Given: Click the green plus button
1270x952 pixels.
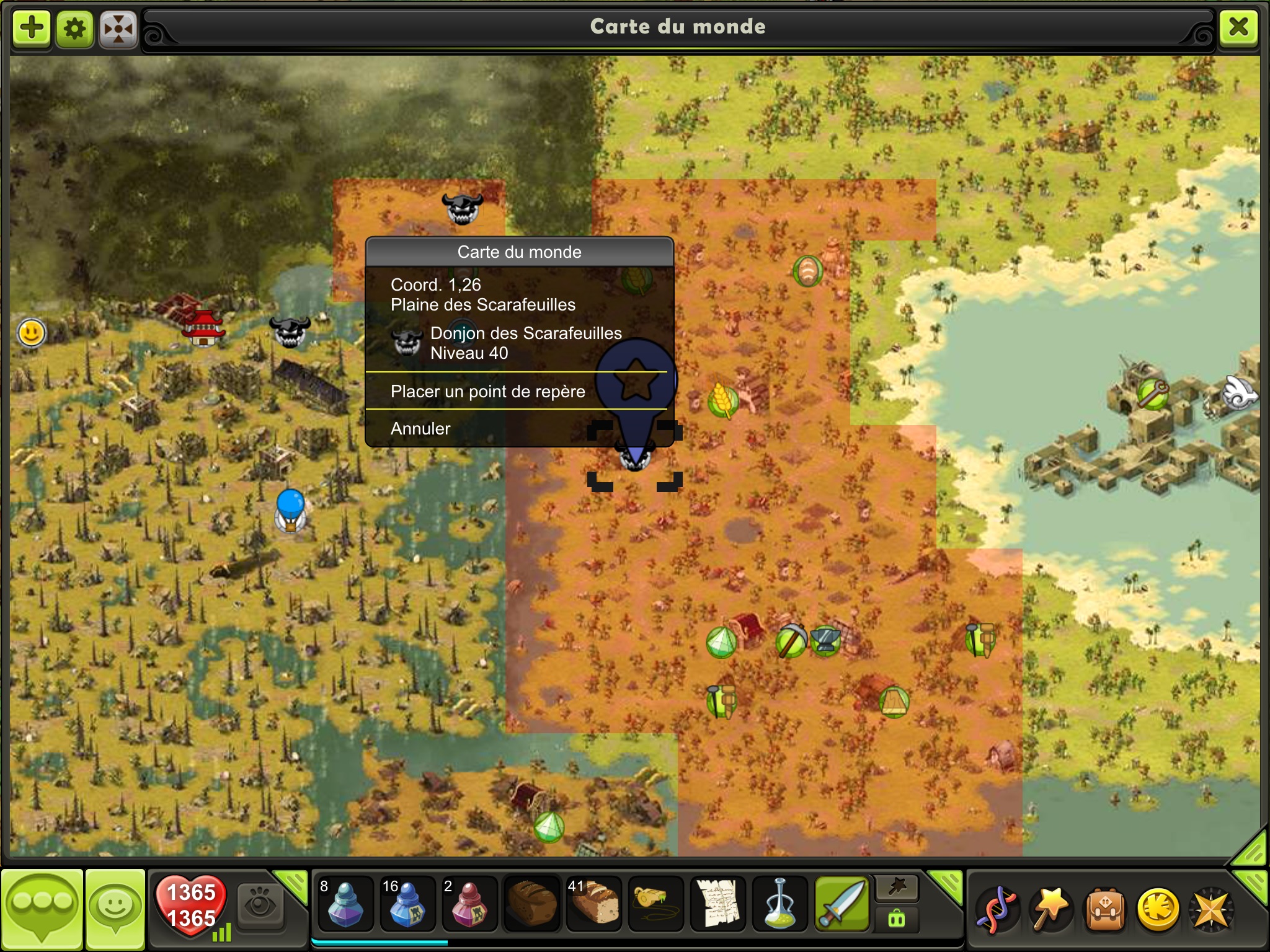Looking at the screenshot, I should pyautogui.click(x=32, y=28).
